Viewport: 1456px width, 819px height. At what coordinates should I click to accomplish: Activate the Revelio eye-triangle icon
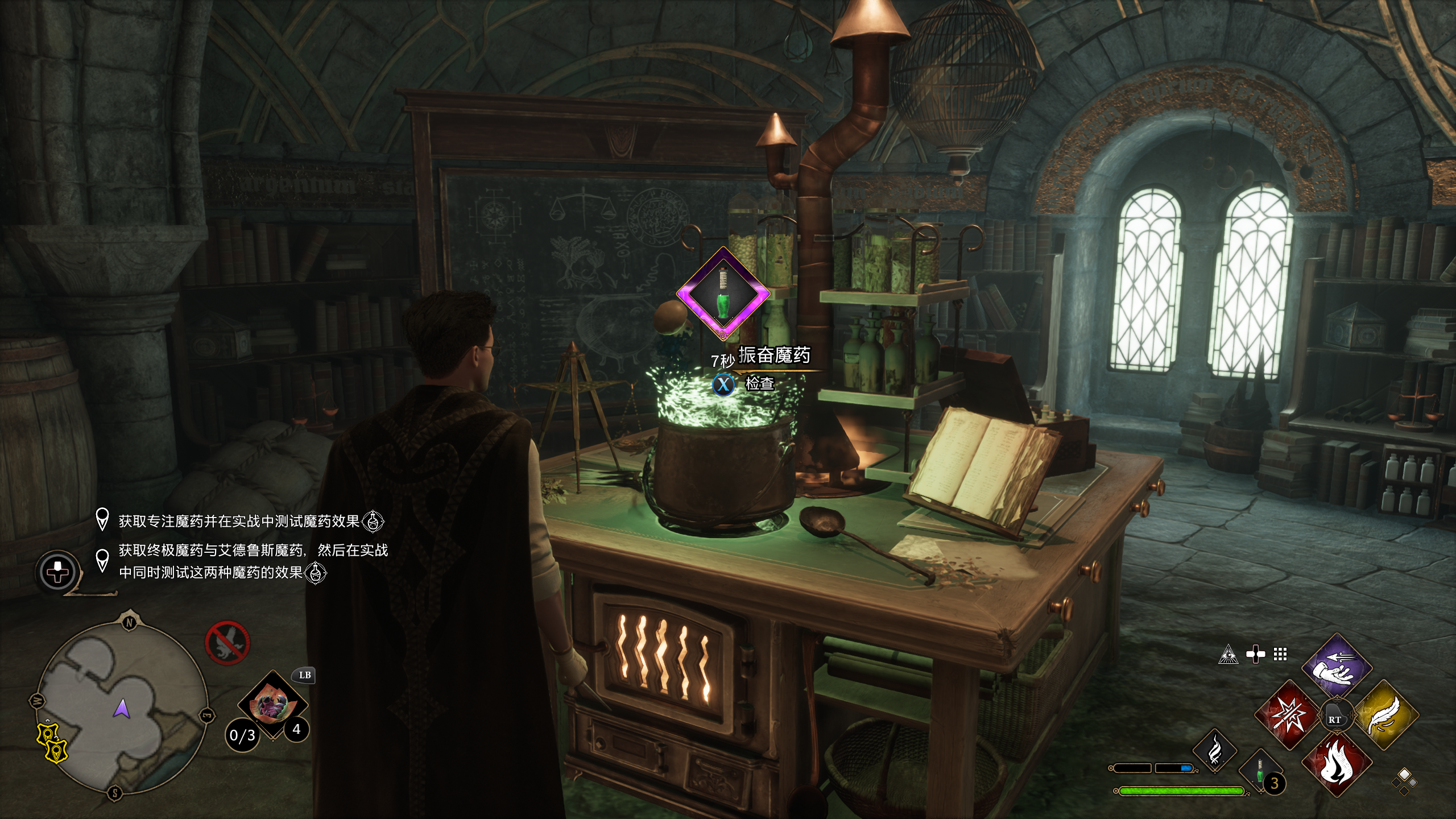(1228, 655)
